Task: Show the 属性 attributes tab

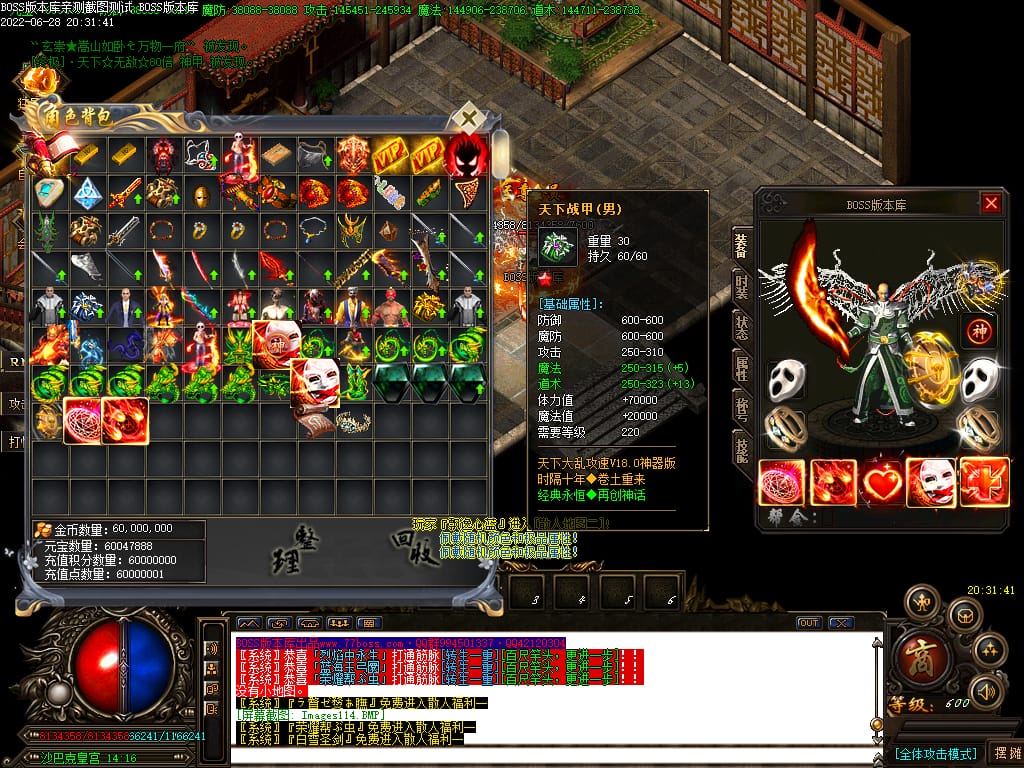Action: pos(741,368)
